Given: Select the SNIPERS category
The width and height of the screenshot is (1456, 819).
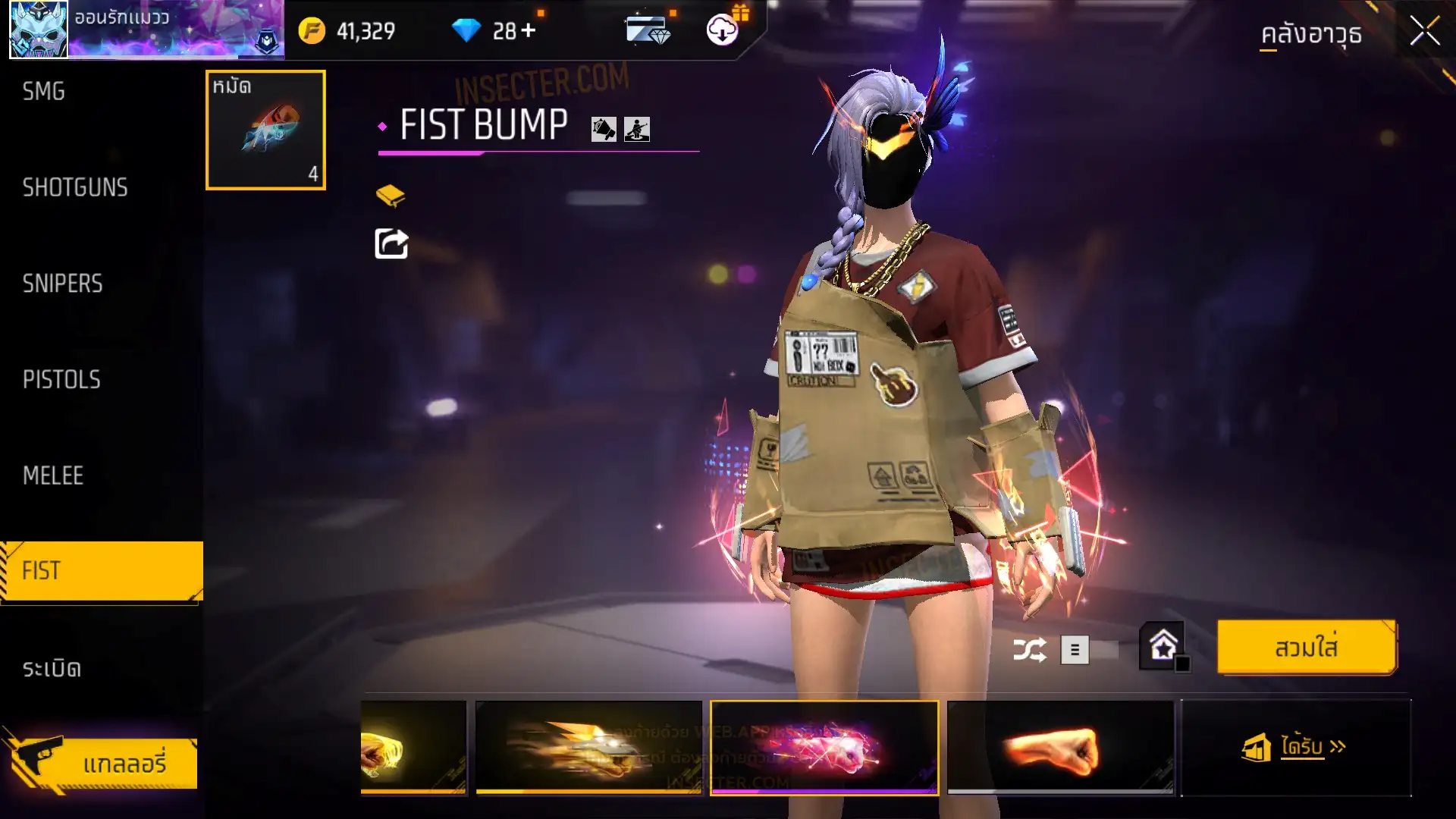Looking at the screenshot, I should click(x=62, y=284).
